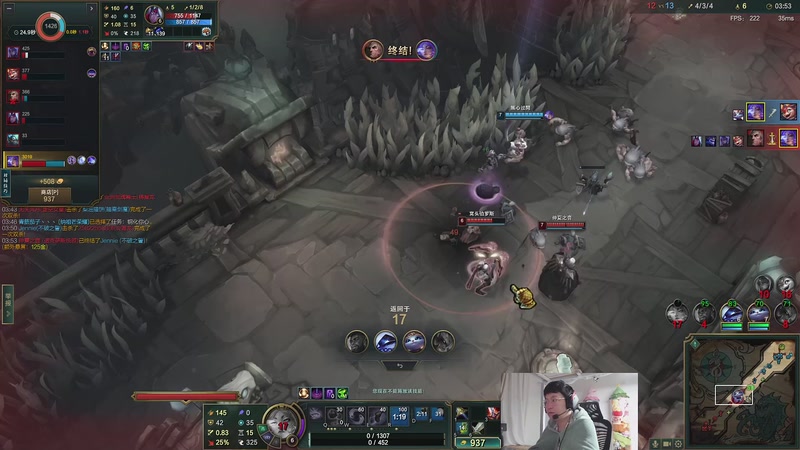
Task: Click the Howling Abyss minimap
Action: pyautogui.click(x=741, y=385)
